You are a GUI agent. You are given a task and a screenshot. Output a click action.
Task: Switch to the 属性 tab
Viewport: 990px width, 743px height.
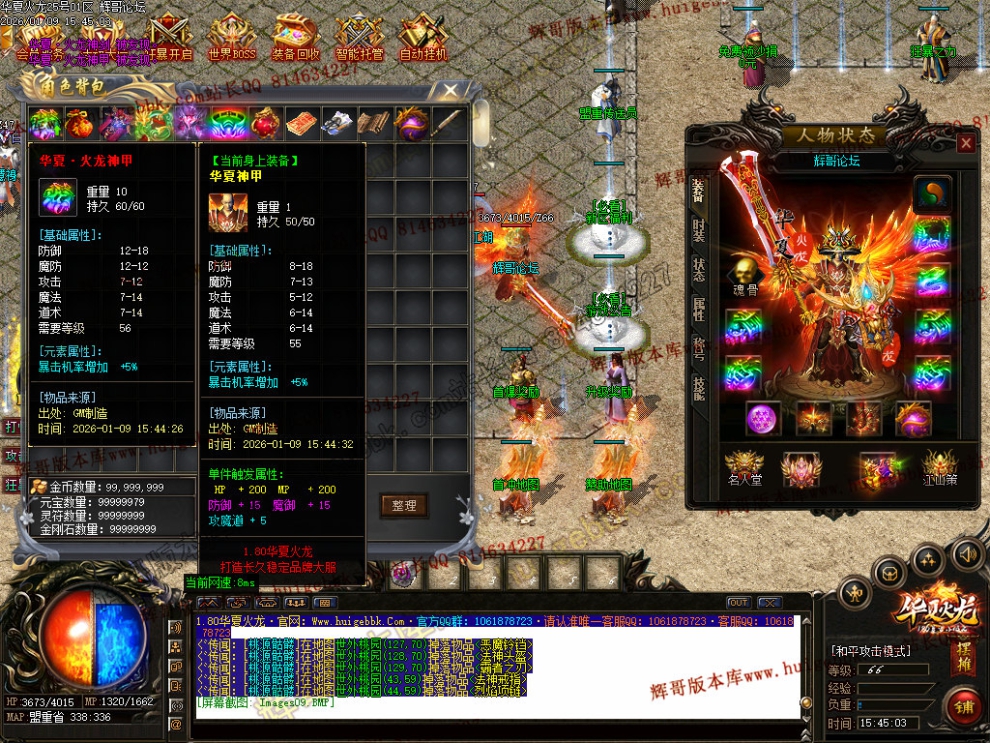tap(698, 309)
